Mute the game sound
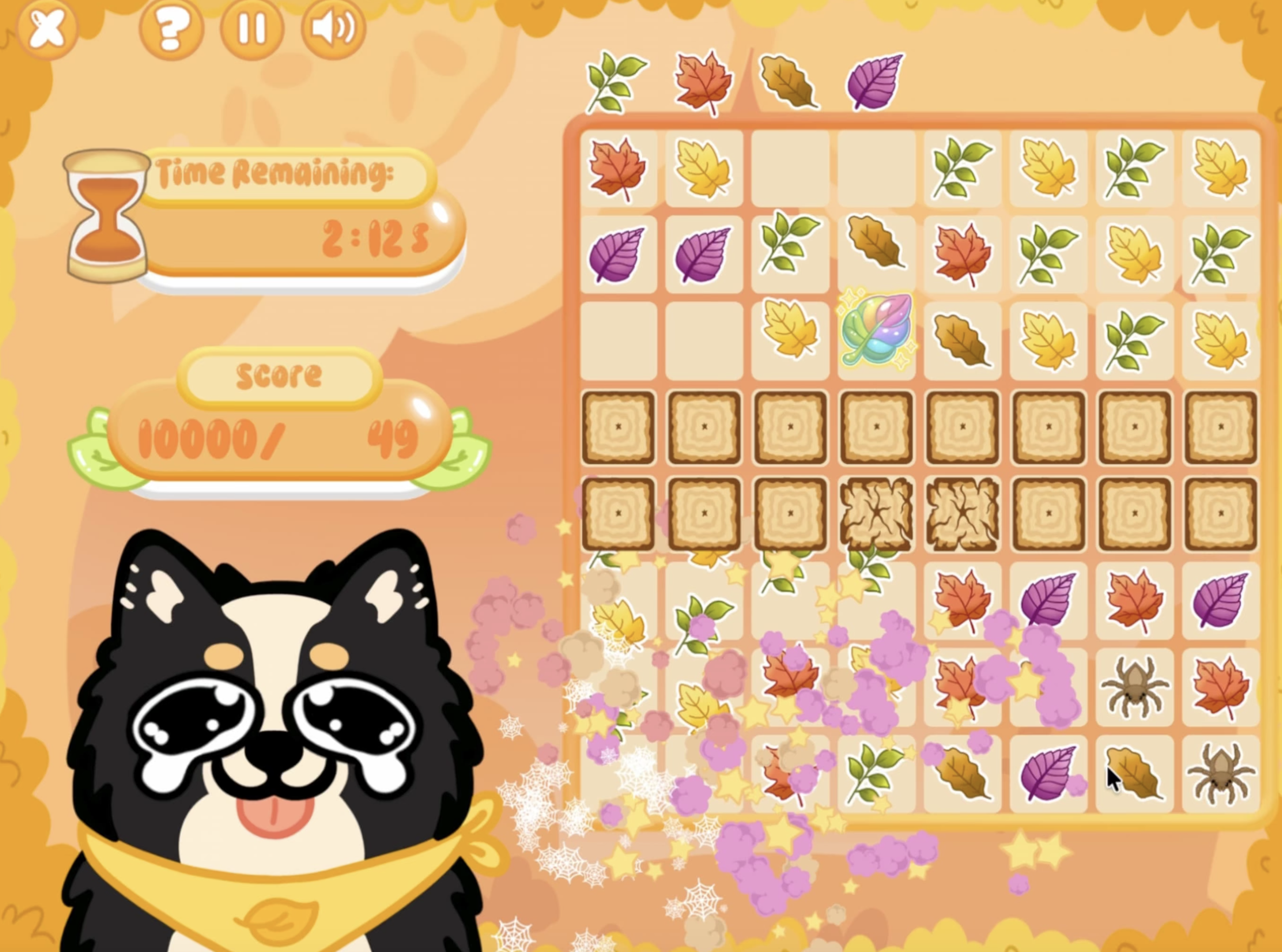The height and width of the screenshot is (952, 1282). (x=333, y=27)
